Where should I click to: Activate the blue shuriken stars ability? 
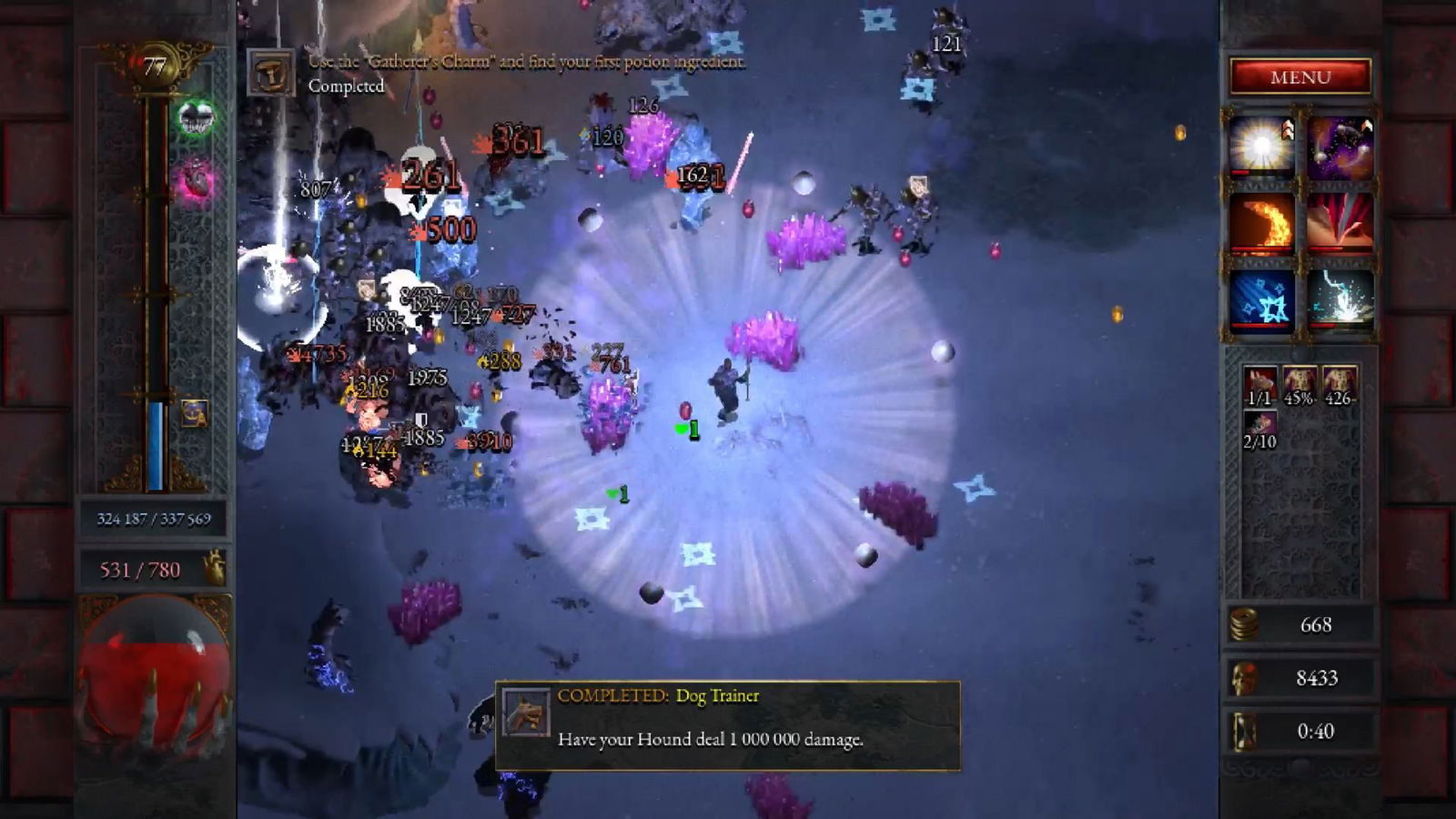tap(1261, 299)
